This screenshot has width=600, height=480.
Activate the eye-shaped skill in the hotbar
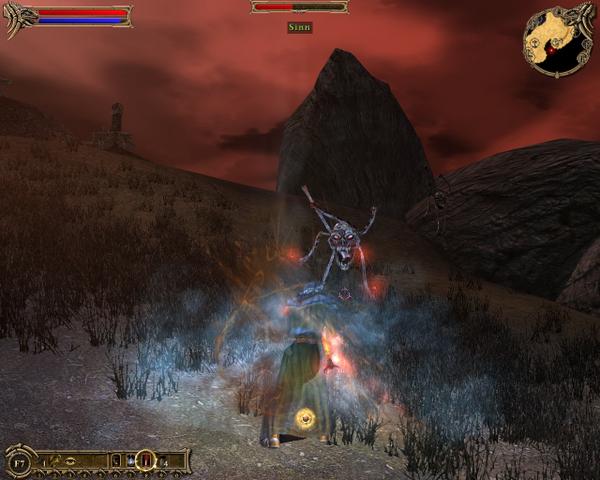pos(71,461)
